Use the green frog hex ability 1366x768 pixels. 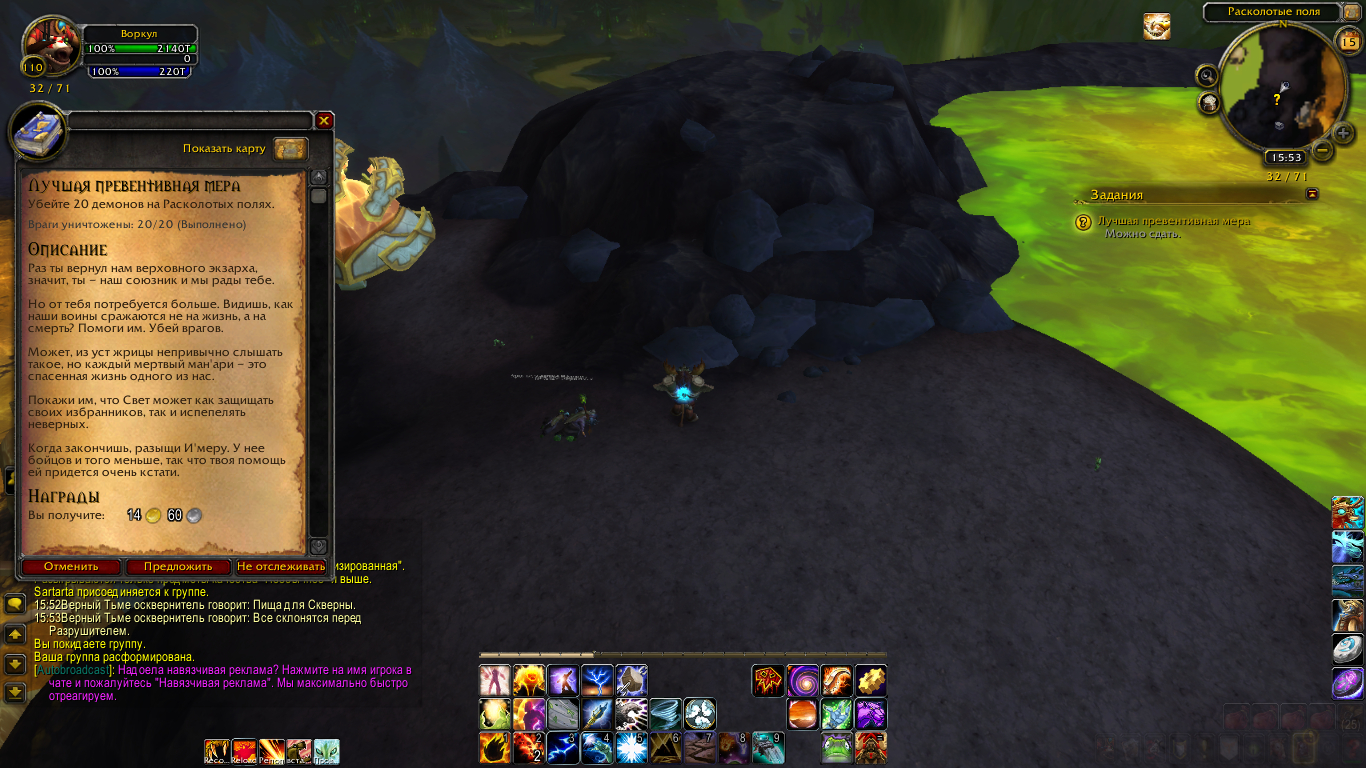click(836, 747)
